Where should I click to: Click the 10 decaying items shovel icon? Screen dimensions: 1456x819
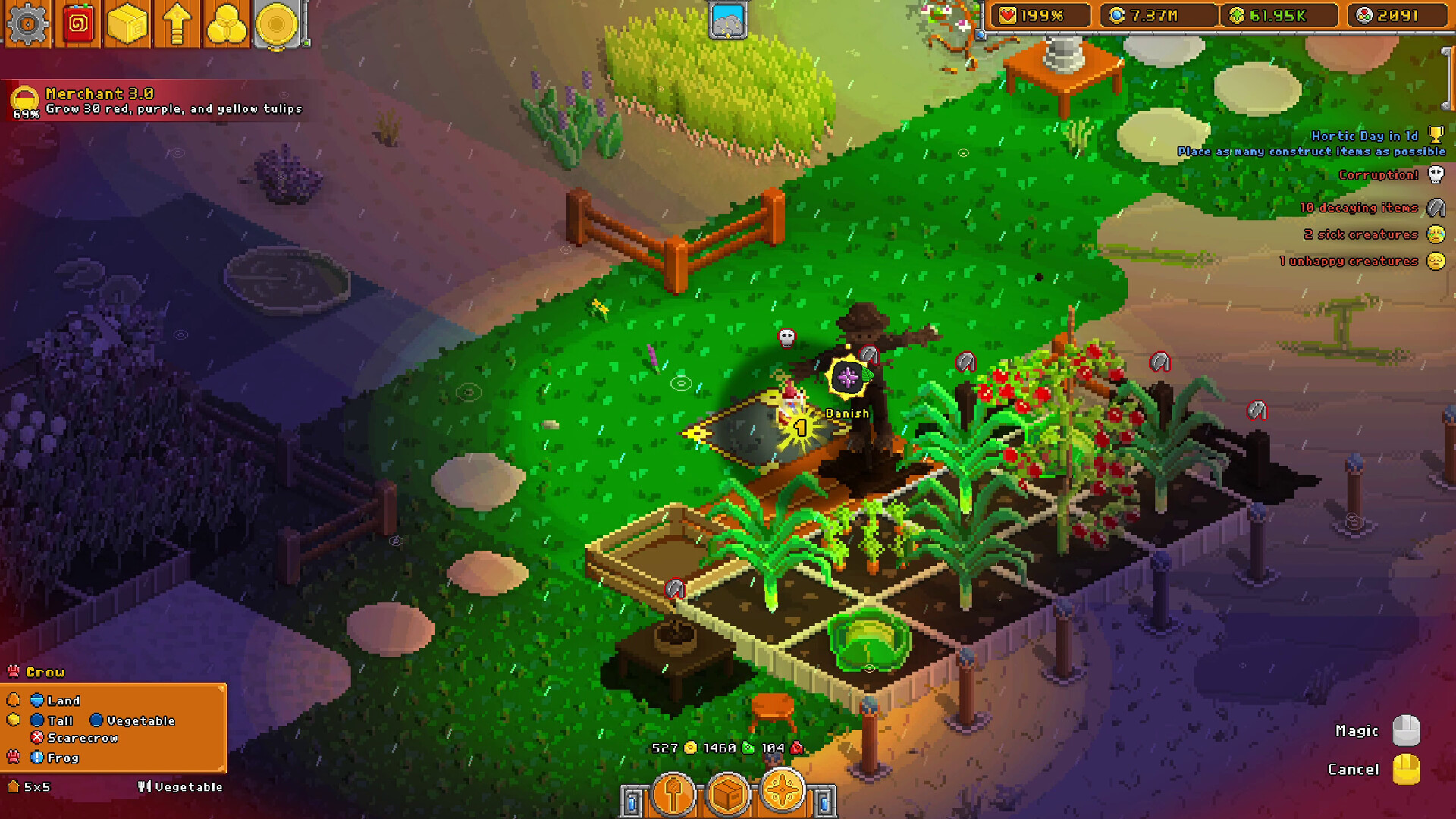pos(1437,206)
